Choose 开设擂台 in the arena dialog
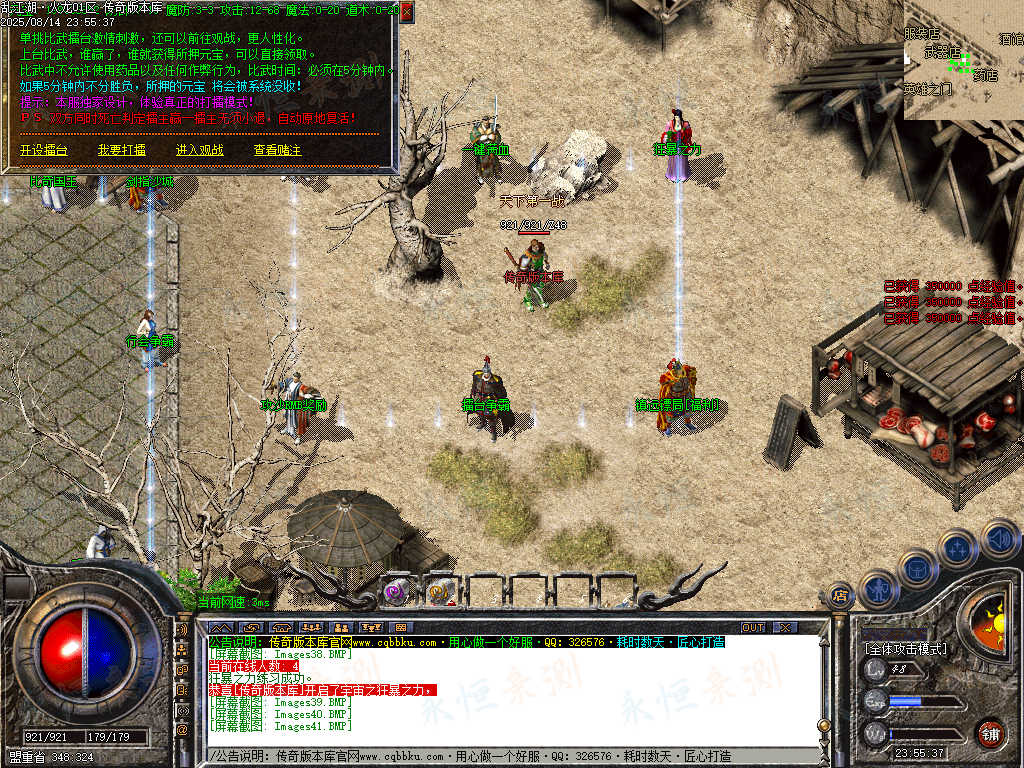This screenshot has height=768, width=1024. (x=44, y=150)
